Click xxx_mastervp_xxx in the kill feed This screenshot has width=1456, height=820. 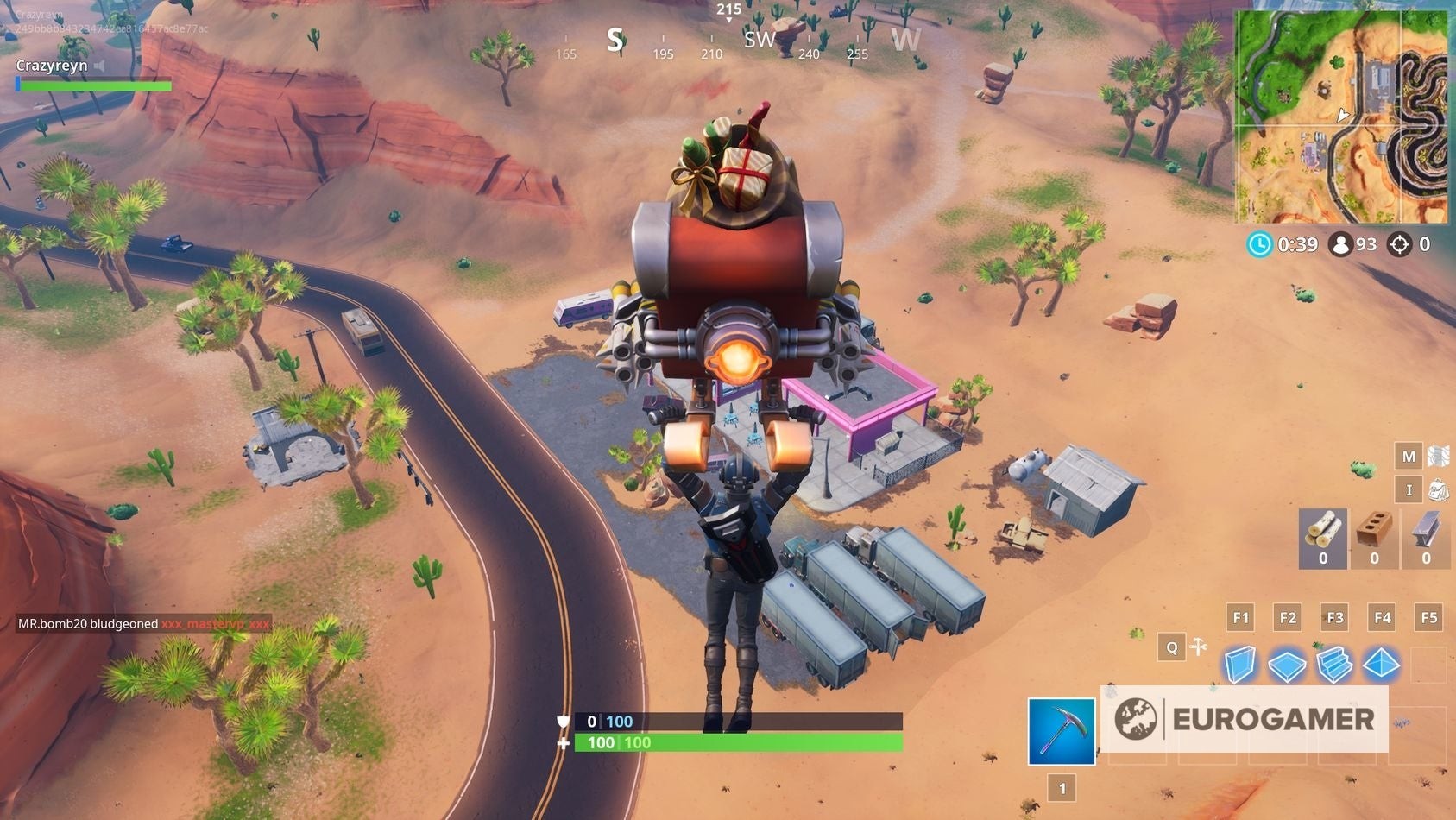[x=214, y=623]
